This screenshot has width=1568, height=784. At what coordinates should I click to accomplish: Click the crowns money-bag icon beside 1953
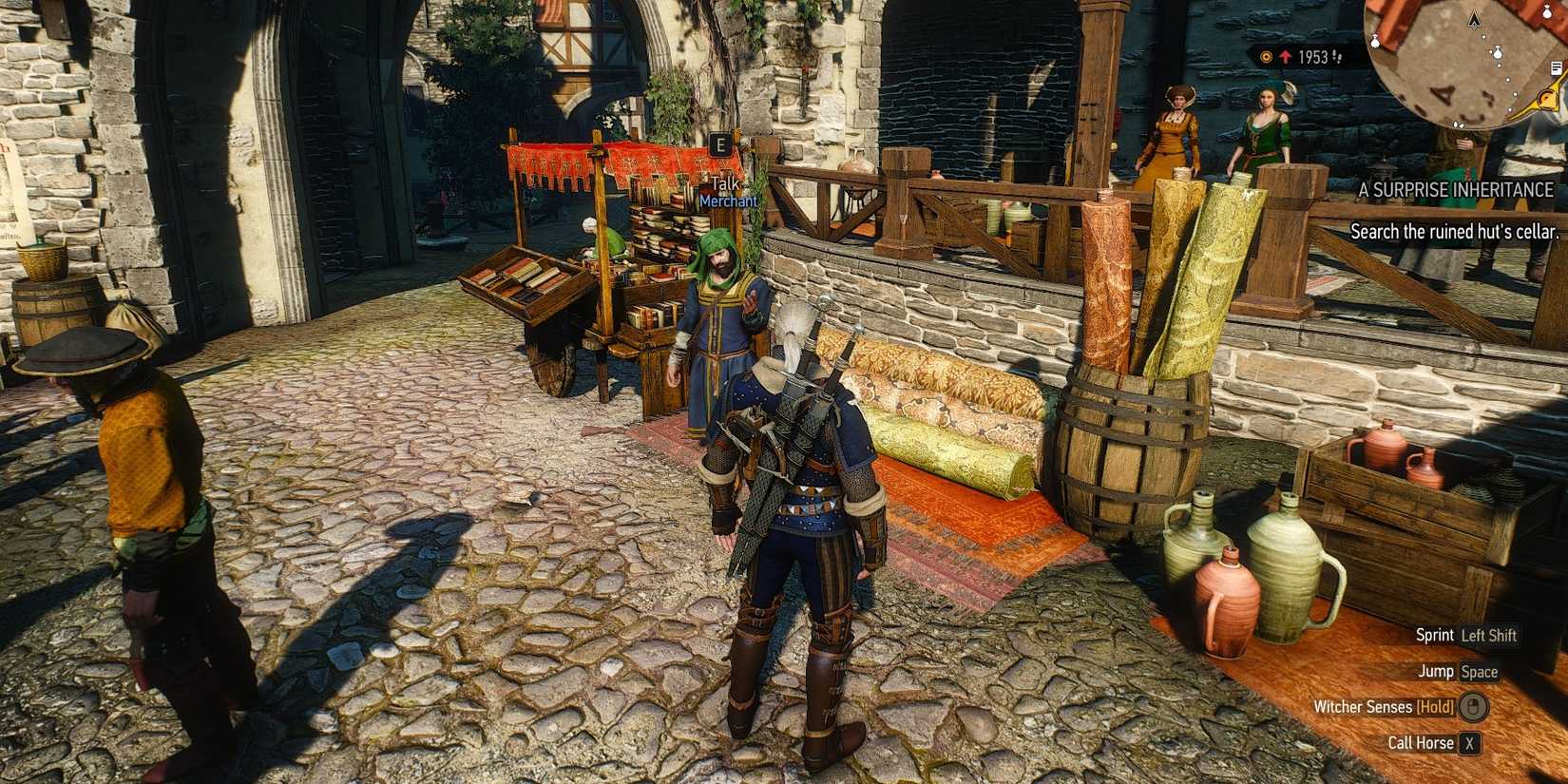click(1337, 57)
